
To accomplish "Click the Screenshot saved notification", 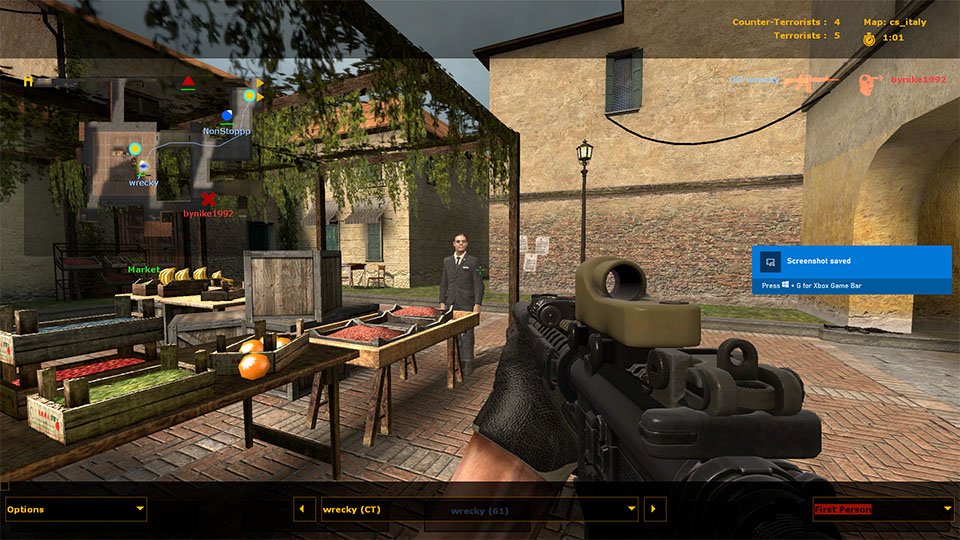I will (851, 270).
